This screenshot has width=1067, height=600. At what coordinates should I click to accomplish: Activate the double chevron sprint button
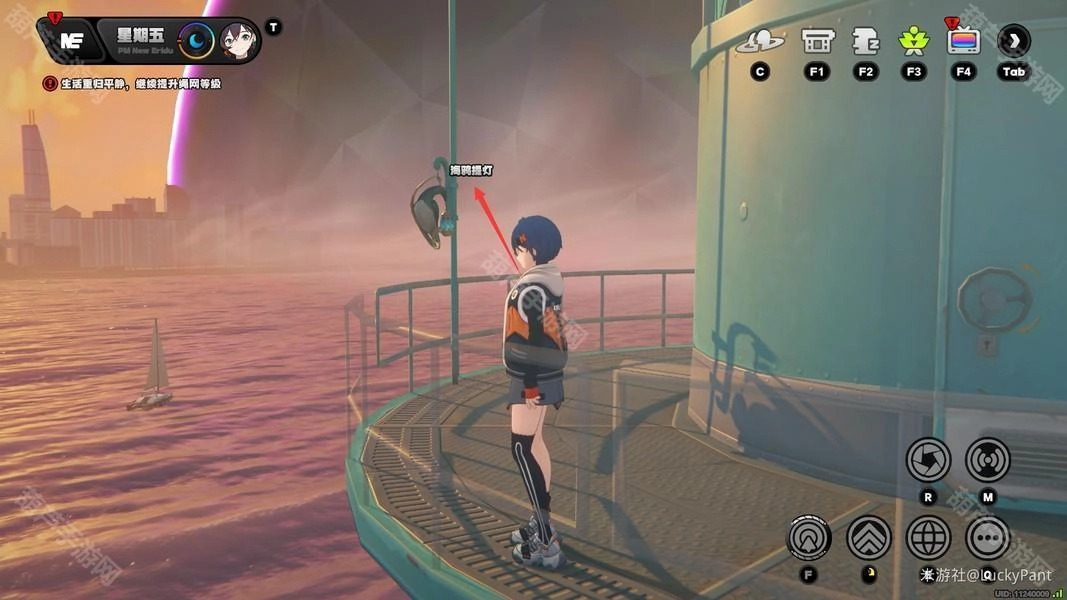pyautogui.click(x=869, y=538)
